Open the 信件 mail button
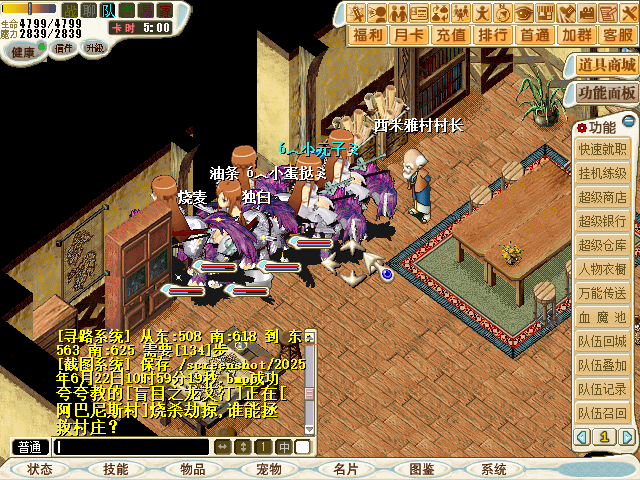 tap(65, 48)
